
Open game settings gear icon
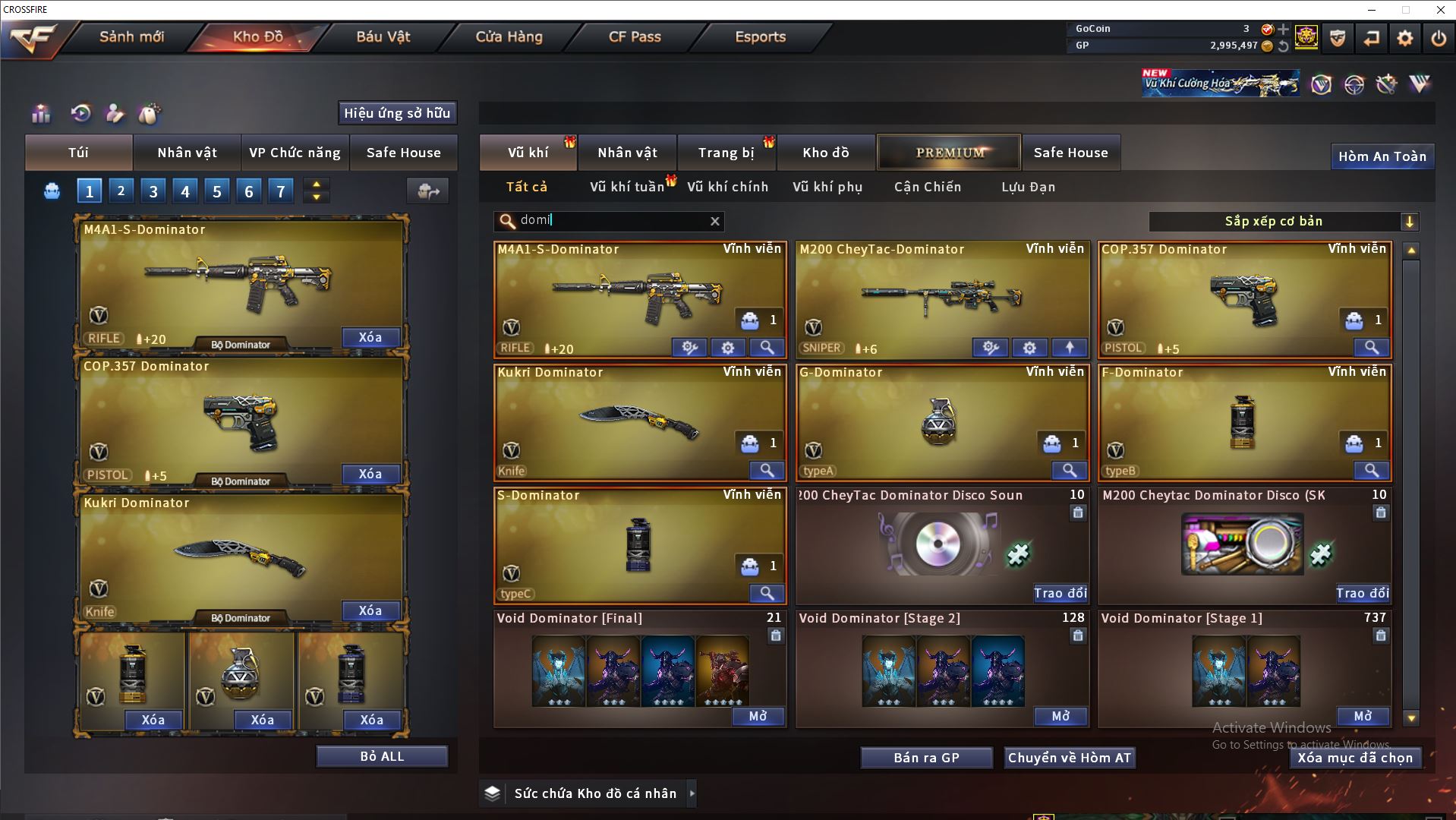[1404, 38]
